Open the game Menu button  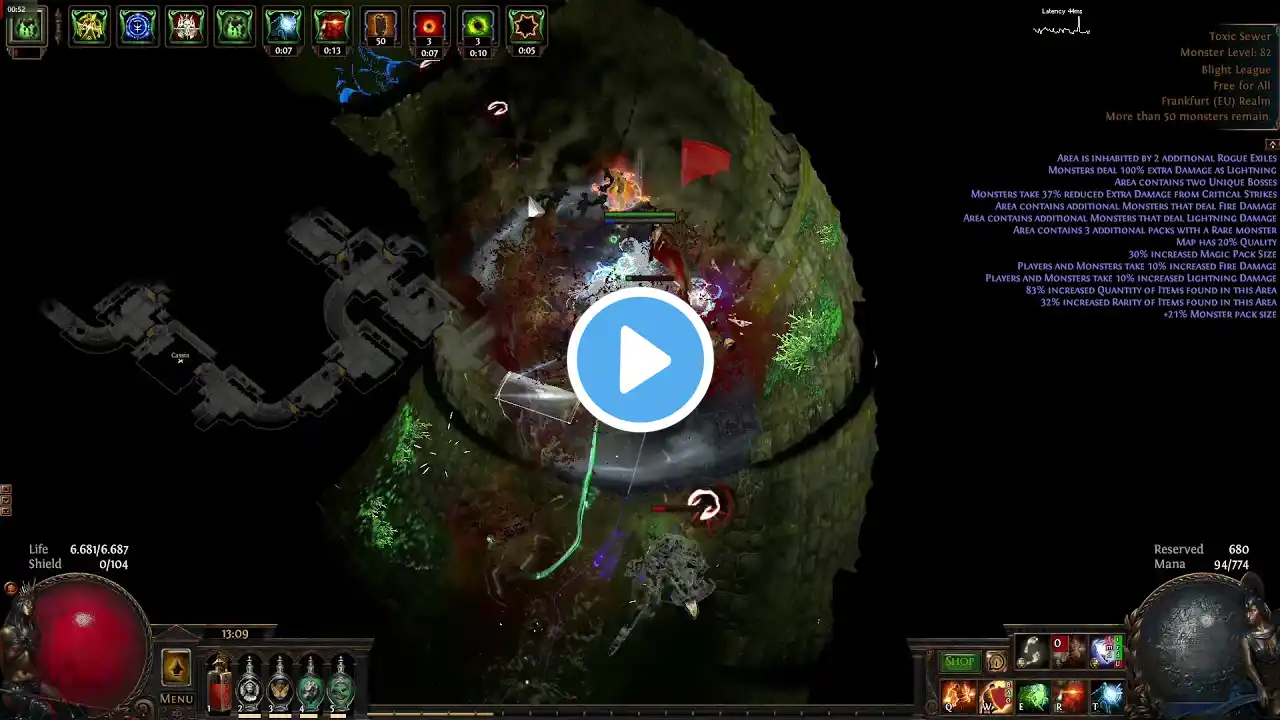176,699
